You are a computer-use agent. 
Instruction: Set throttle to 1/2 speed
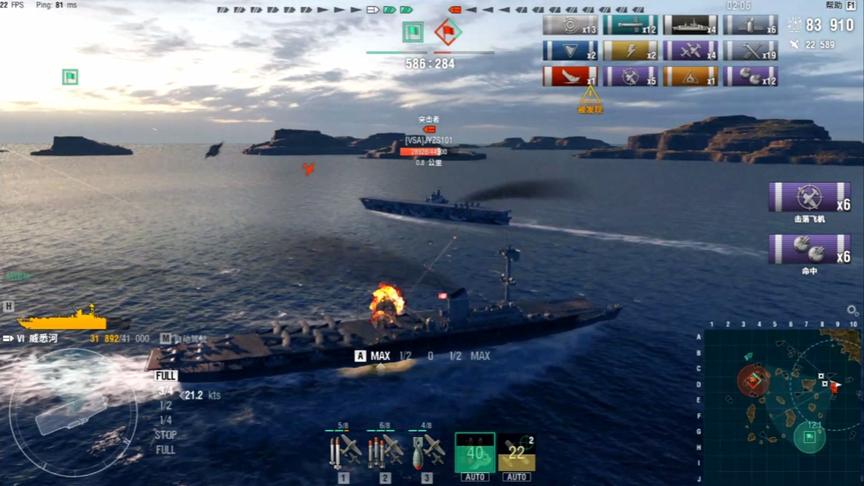165,406
